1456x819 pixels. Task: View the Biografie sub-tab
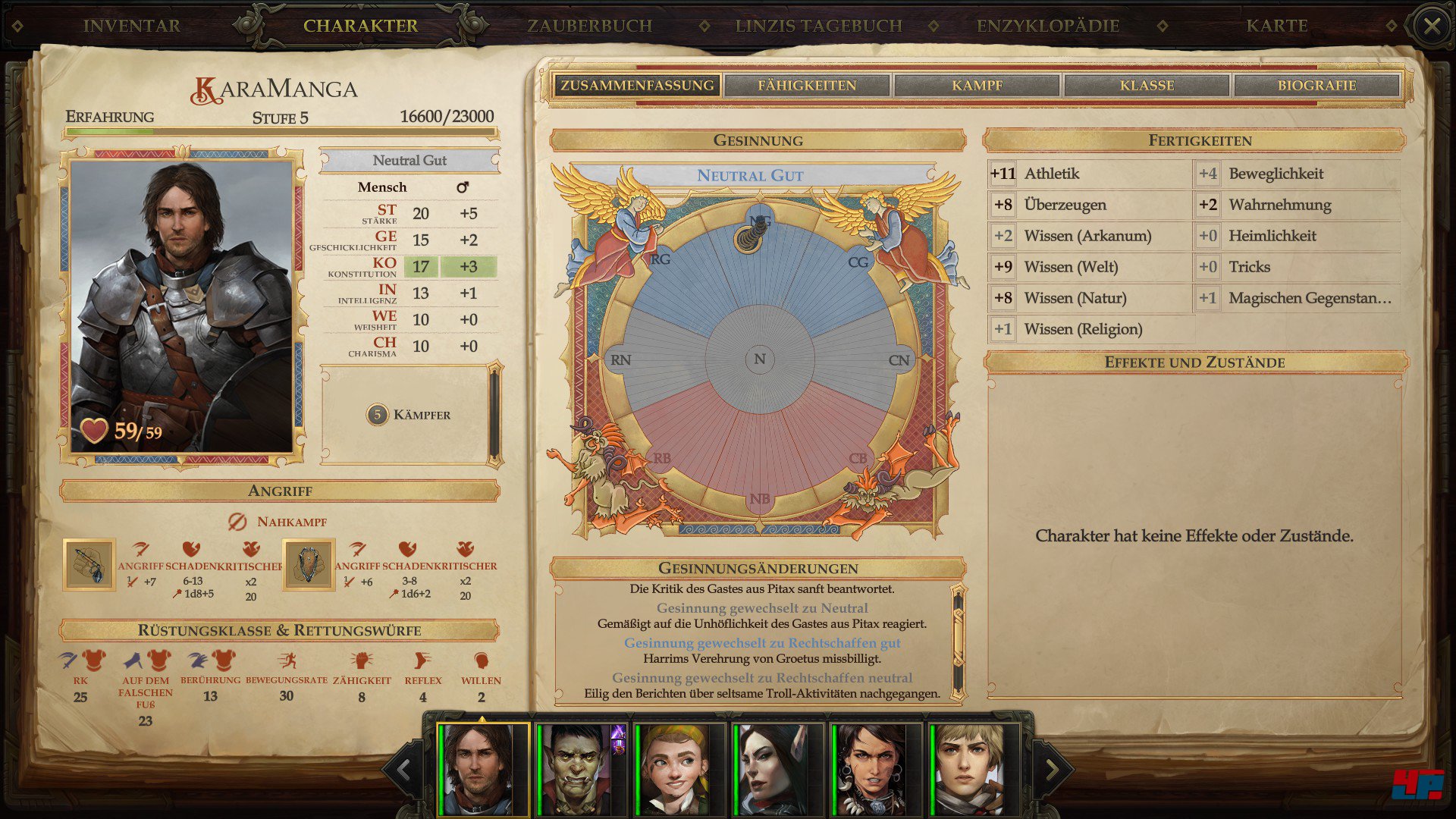[x=1316, y=86]
